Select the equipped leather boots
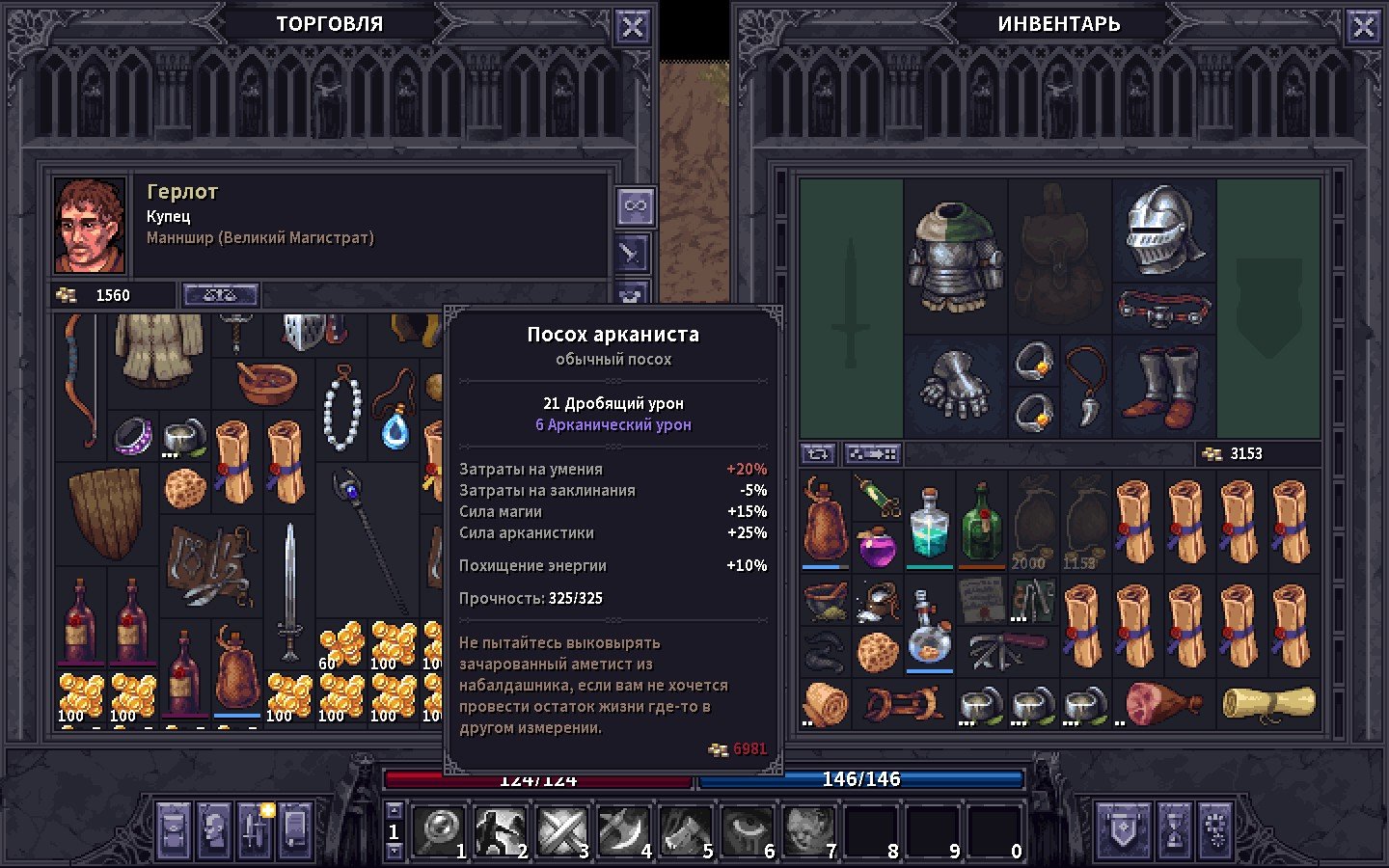This screenshot has height=868, width=1389. pos(1165,386)
